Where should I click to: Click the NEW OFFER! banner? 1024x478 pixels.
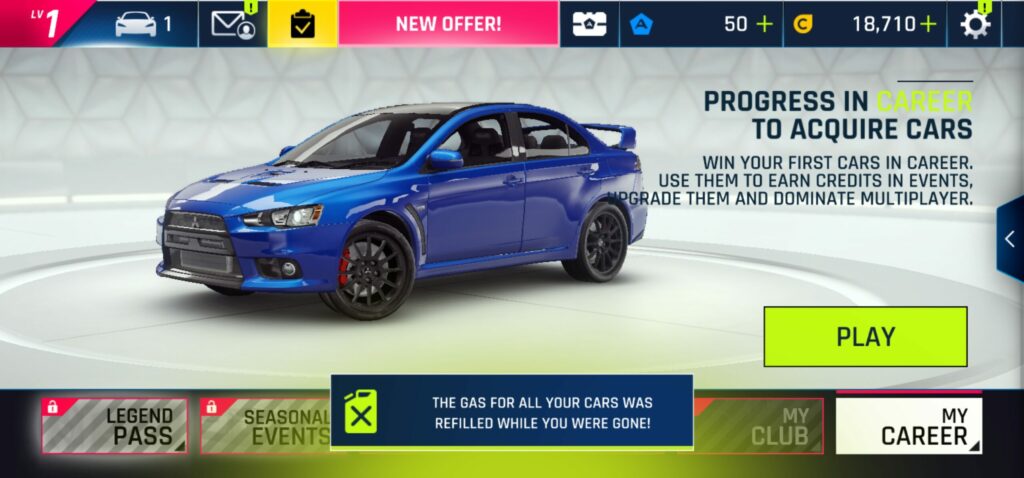coord(447,24)
